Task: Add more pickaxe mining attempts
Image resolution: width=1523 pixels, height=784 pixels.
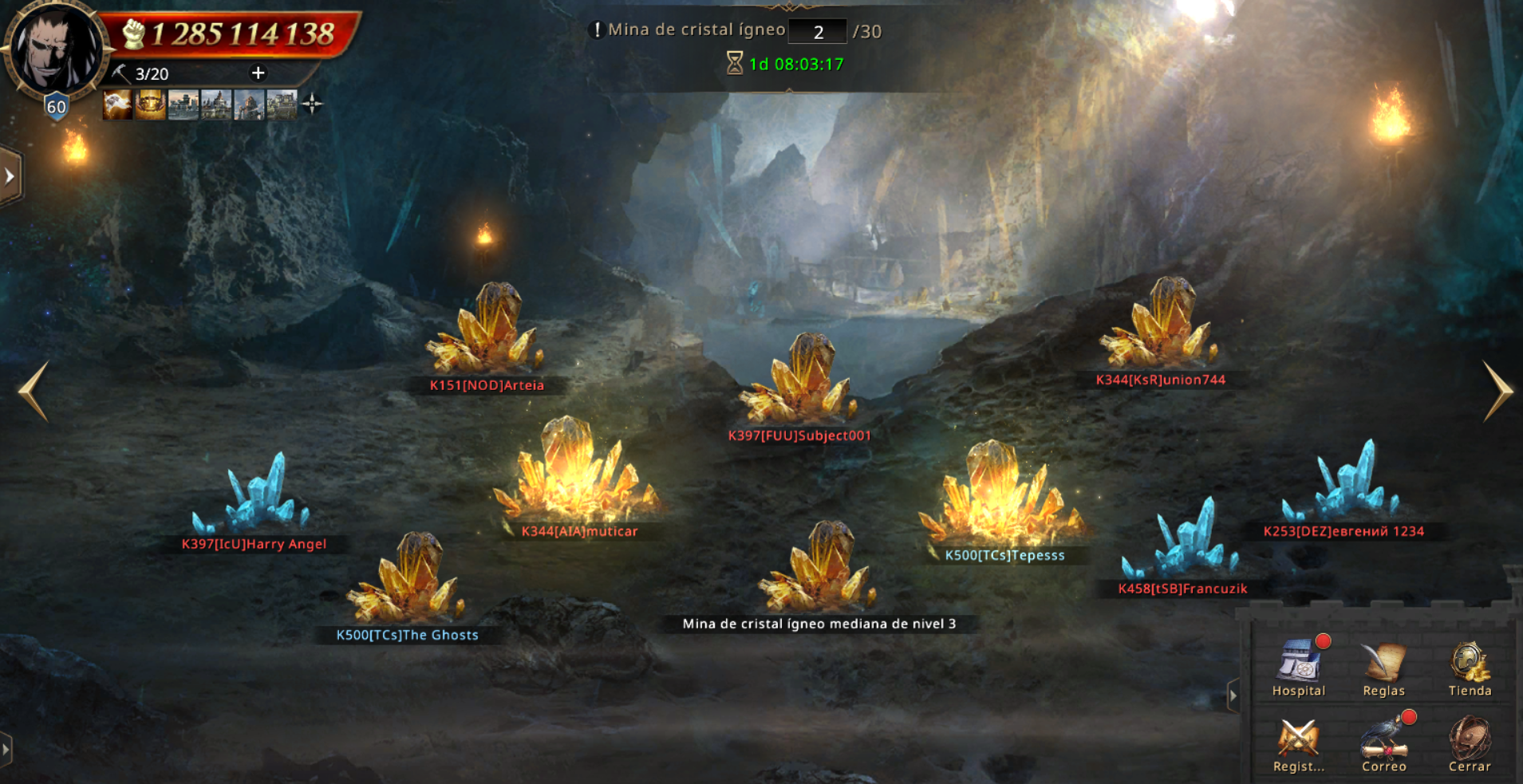Action: tap(258, 73)
